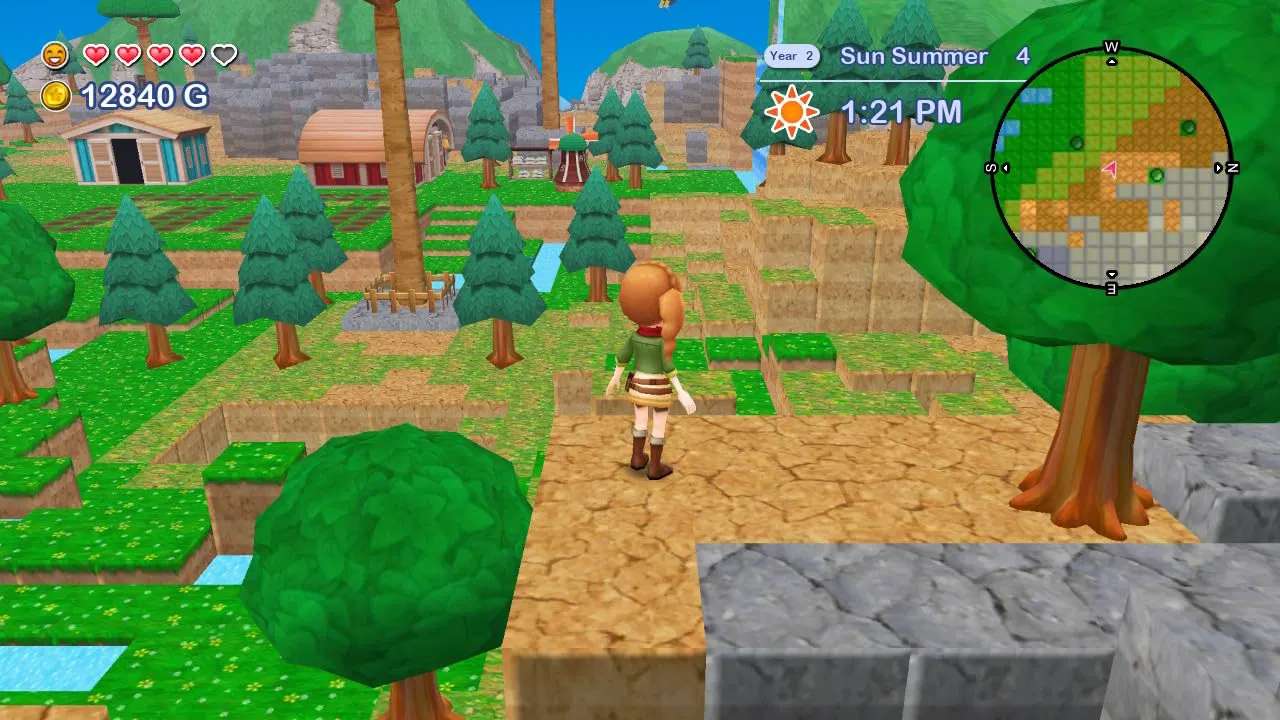Select the gold coin icon beside the money
The width and height of the screenshot is (1280, 720).
tap(55, 97)
